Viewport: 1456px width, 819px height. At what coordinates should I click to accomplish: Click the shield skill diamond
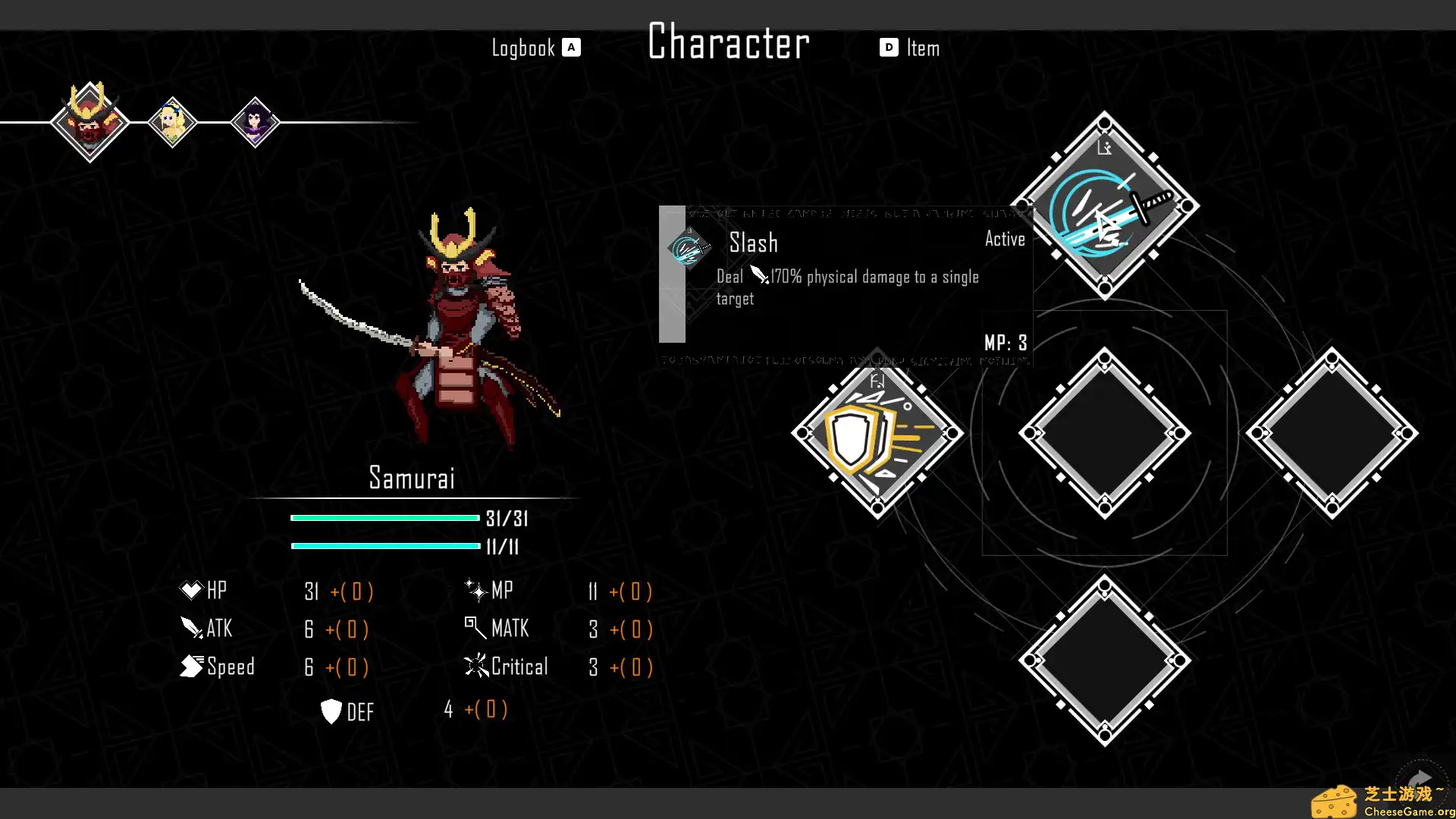click(x=877, y=433)
